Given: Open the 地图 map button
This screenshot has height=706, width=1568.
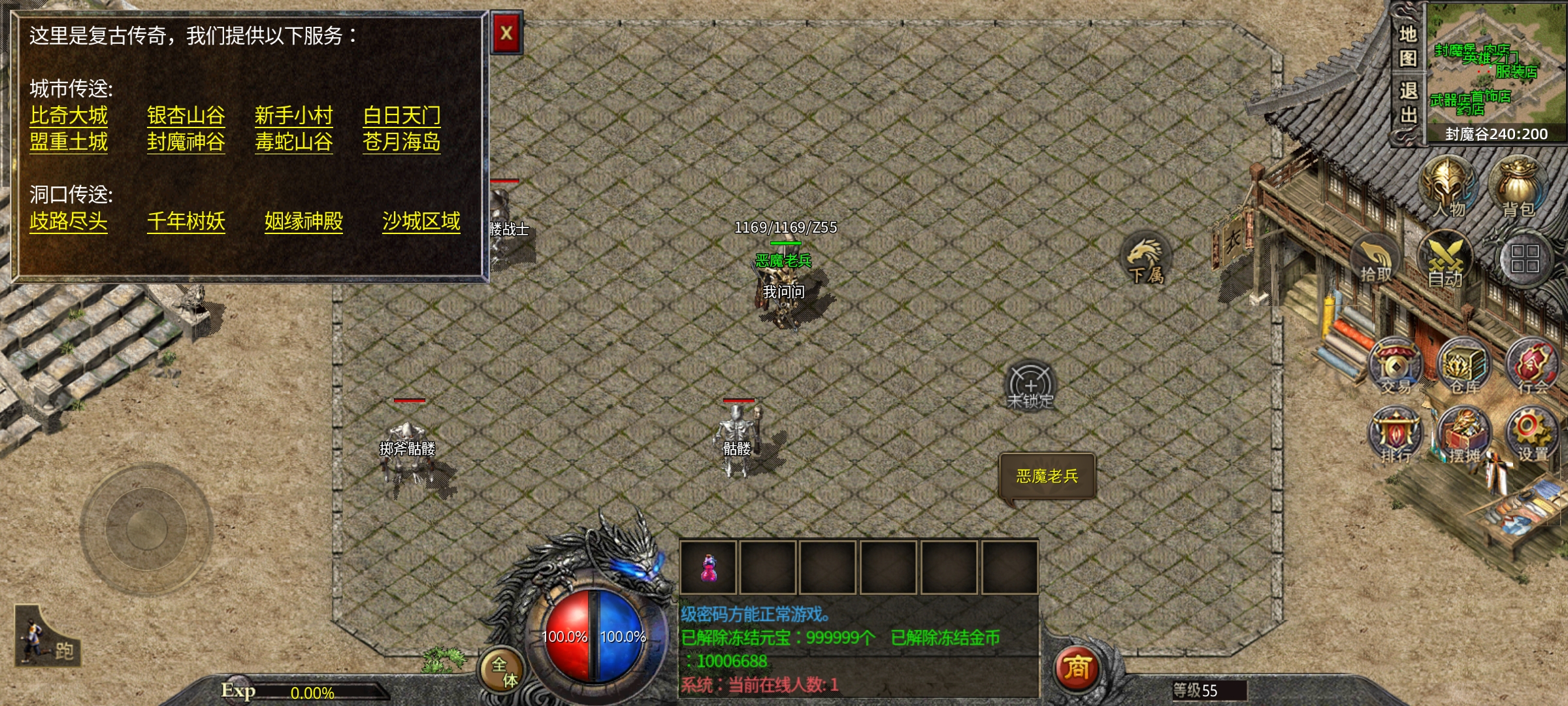Looking at the screenshot, I should coord(1407,46).
